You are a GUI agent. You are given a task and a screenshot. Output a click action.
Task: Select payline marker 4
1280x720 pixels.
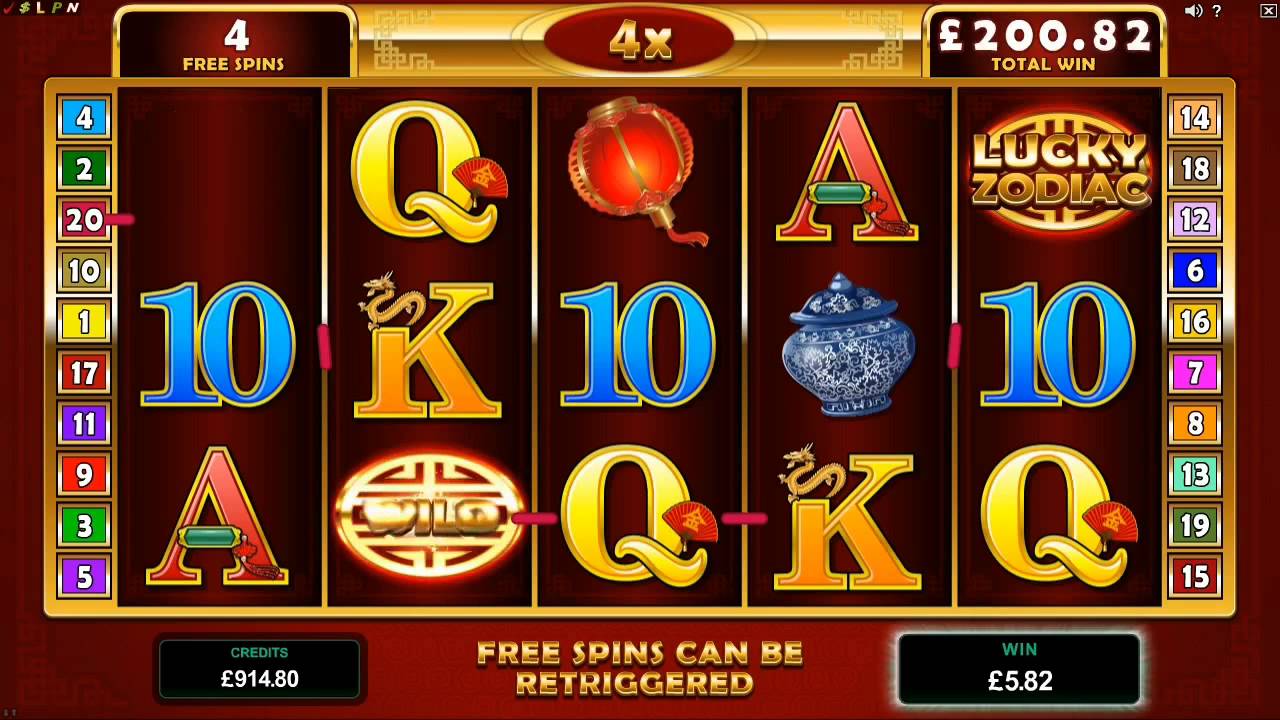pyautogui.click(x=84, y=118)
